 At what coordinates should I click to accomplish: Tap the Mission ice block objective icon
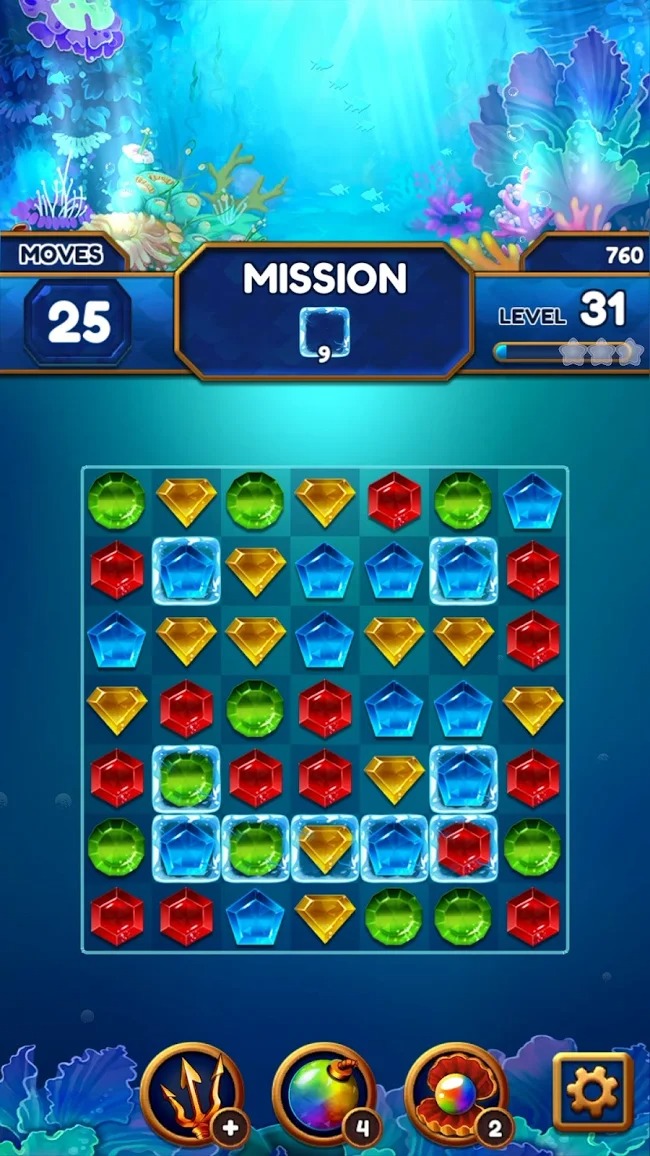pos(325,330)
